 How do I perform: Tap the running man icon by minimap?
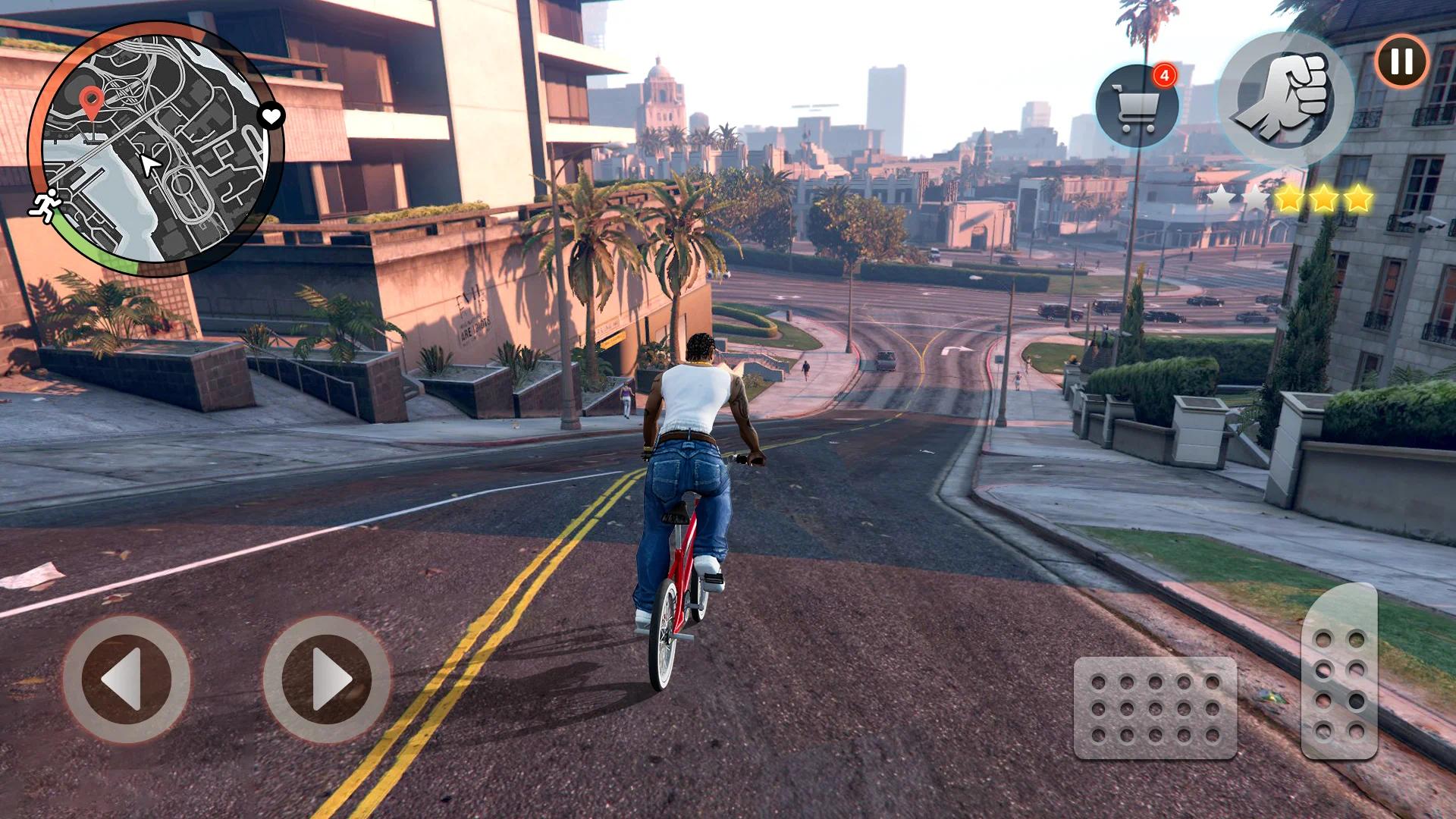point(45,206)
